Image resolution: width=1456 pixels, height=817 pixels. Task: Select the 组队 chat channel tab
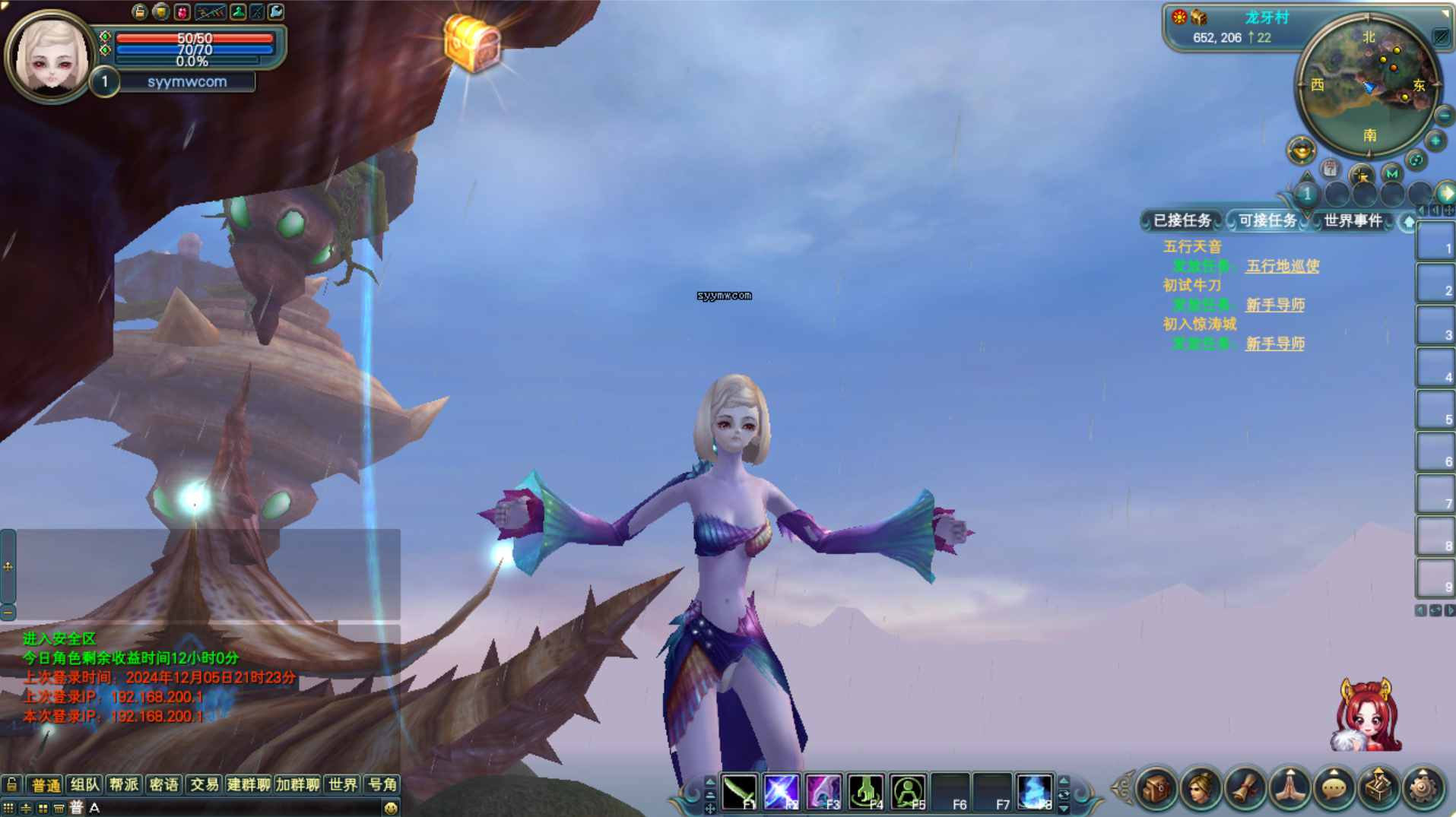tap(84, 784)
